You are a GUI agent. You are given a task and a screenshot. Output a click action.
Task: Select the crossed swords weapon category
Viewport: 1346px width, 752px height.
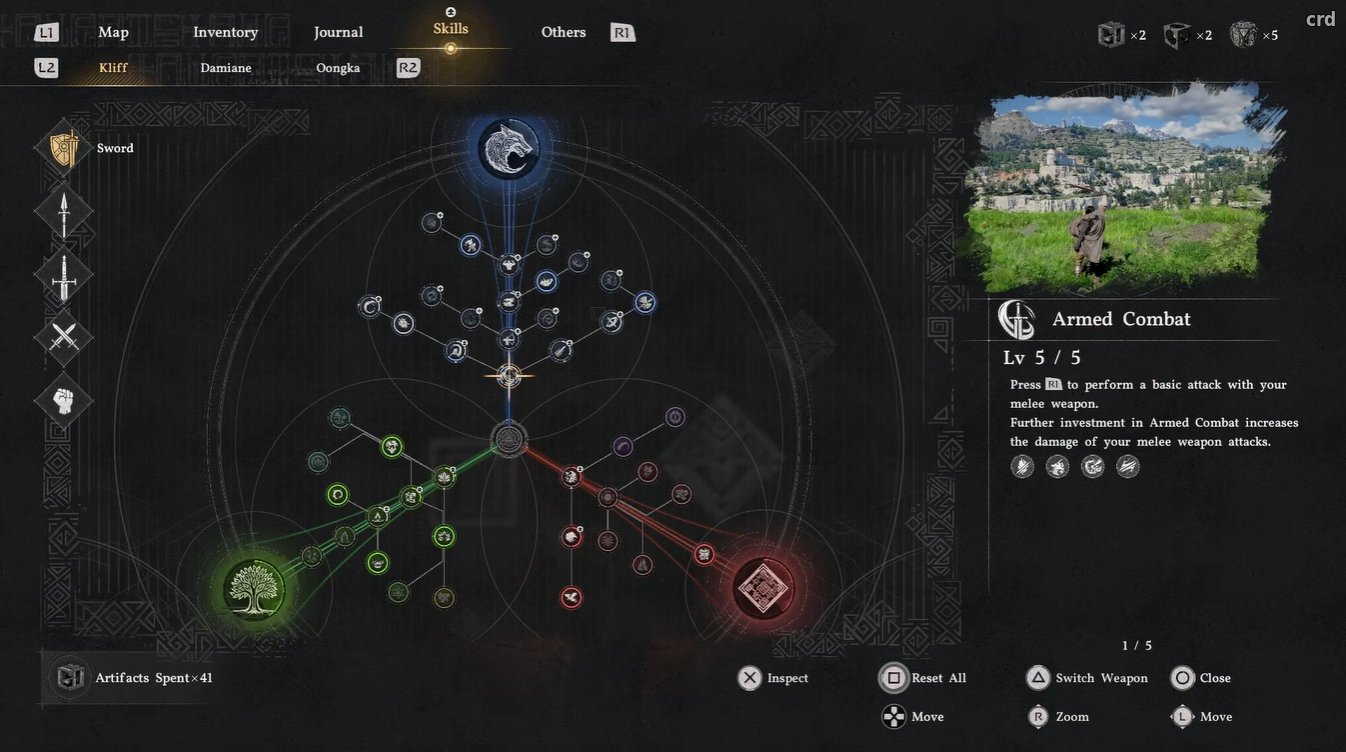pos(64,337)
